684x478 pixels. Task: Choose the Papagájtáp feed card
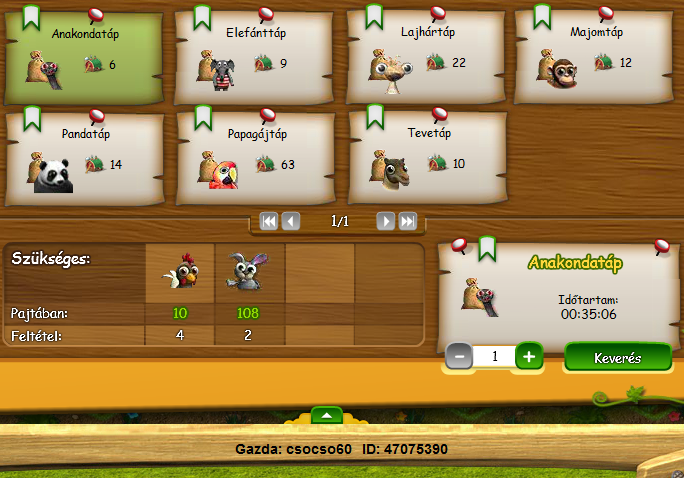tap(254, 157)
